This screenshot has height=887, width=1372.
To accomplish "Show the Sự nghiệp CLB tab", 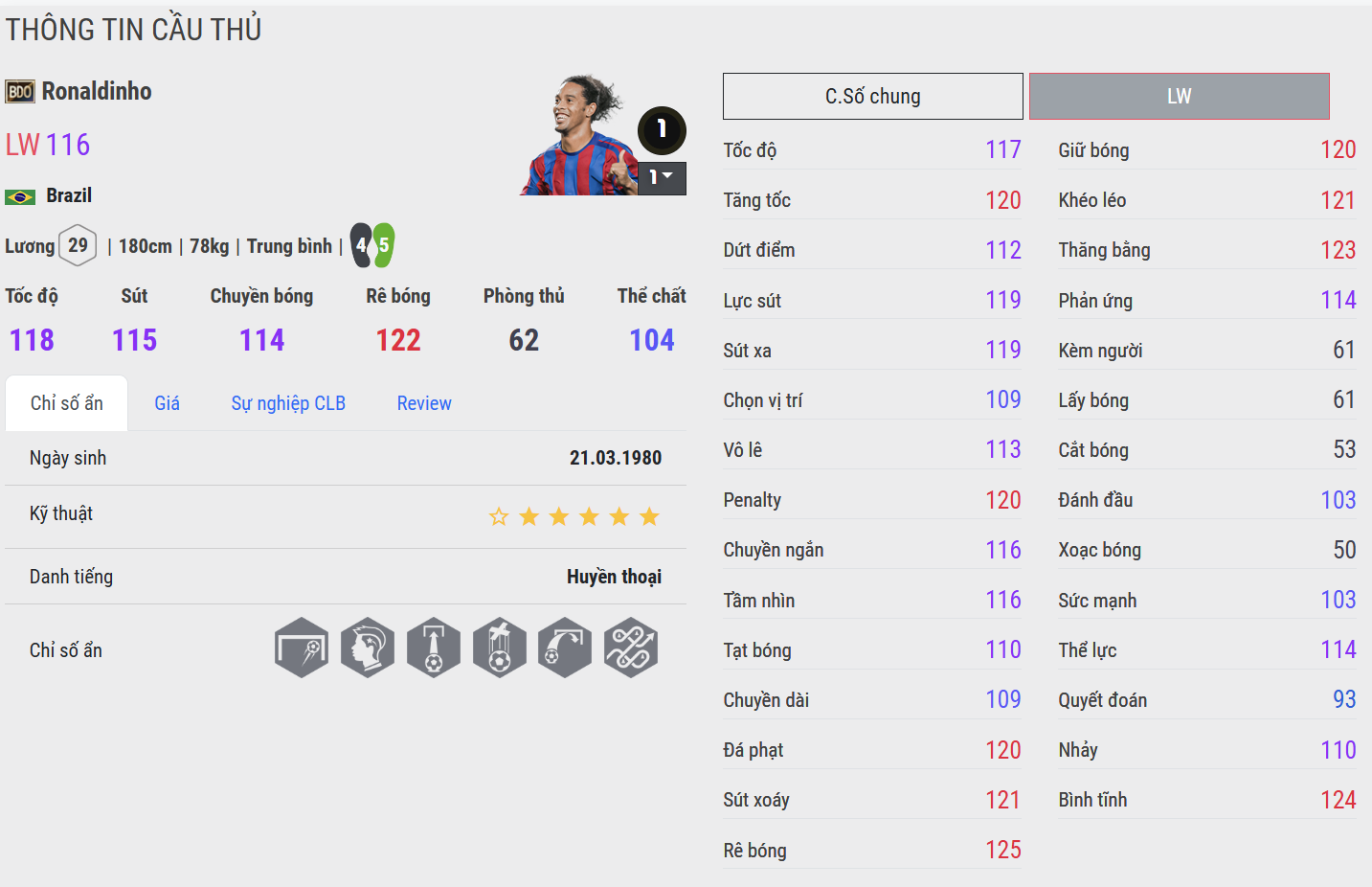I will (x=288, y=403).
